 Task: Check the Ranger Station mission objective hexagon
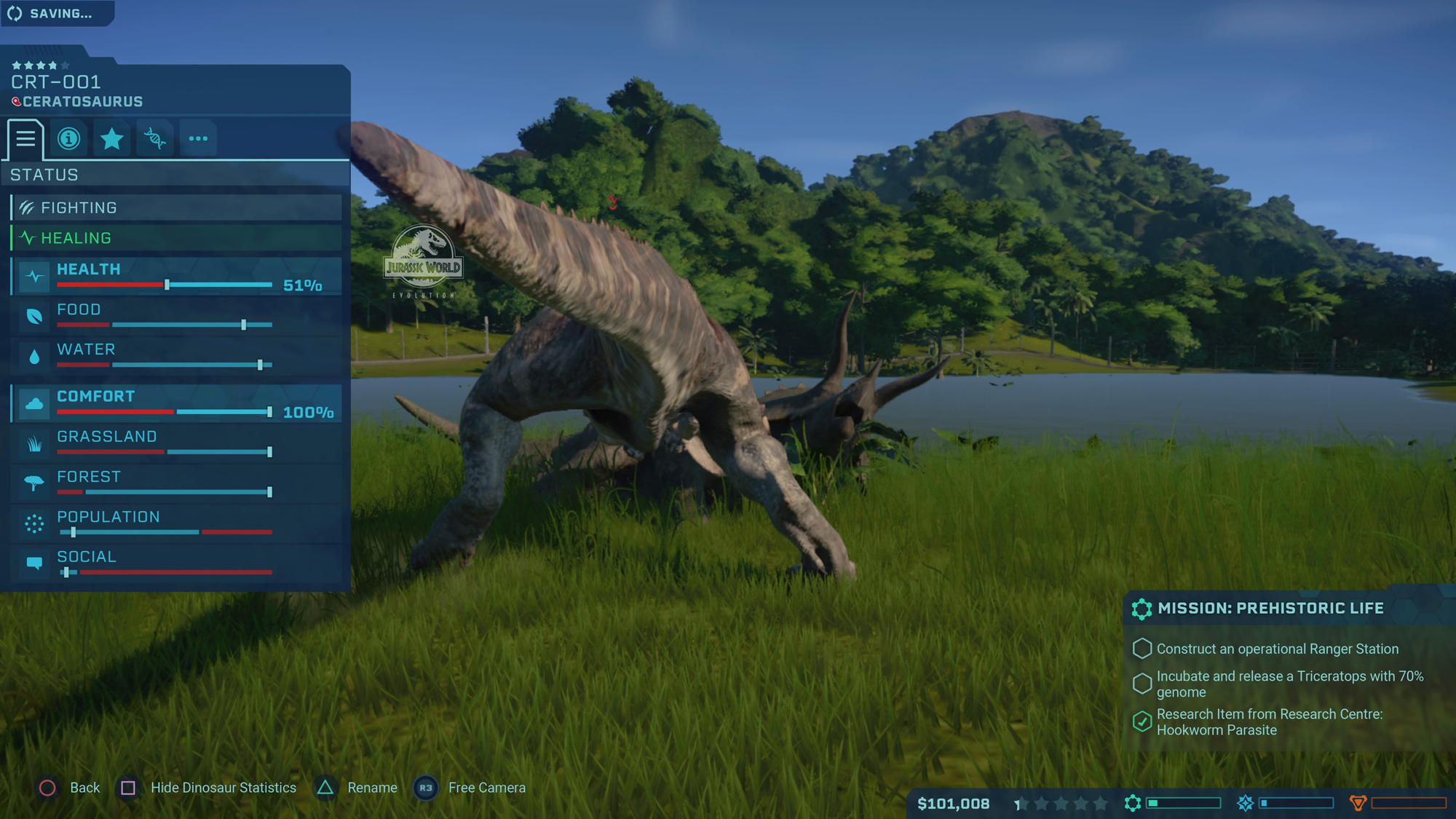point(1142,649)
